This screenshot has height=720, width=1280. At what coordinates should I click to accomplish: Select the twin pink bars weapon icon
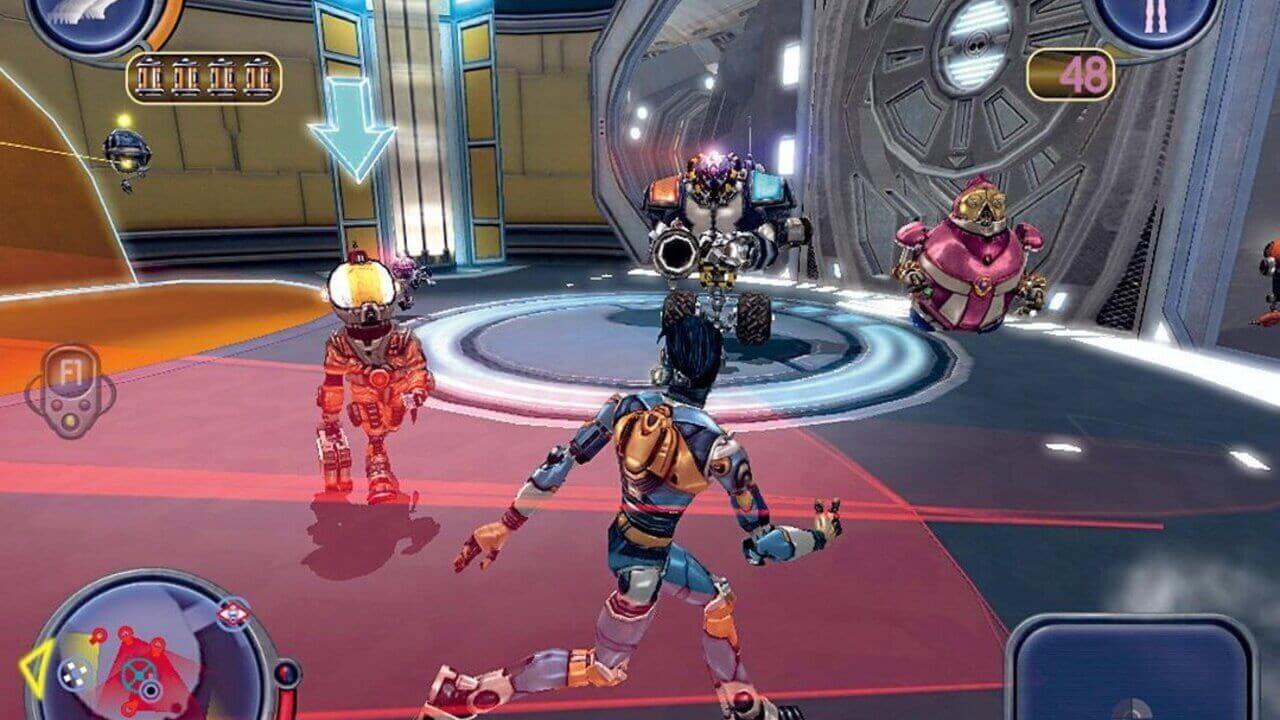(1155, 20)
